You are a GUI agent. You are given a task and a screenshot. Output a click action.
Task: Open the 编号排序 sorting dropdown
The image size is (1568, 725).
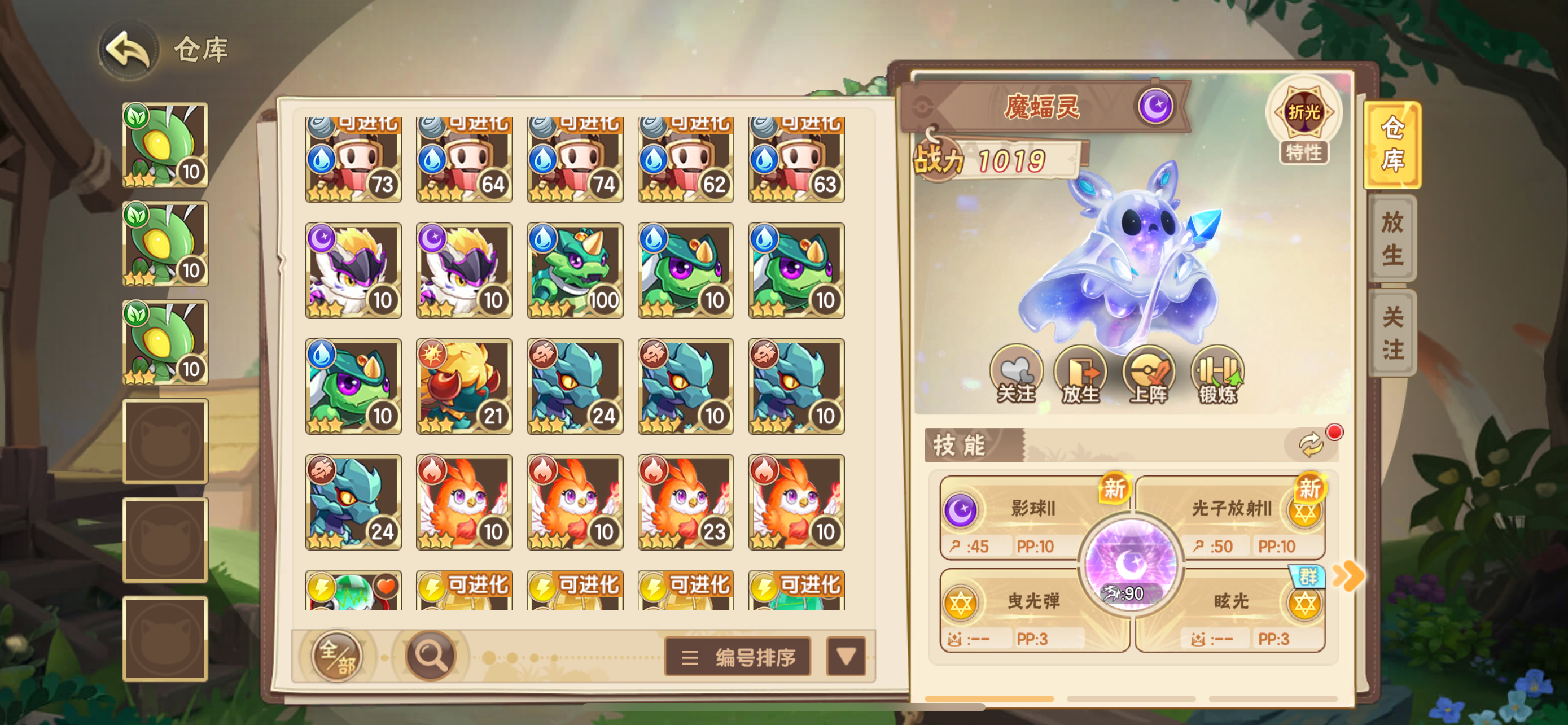pyautogui.click(x=737, y=657)
